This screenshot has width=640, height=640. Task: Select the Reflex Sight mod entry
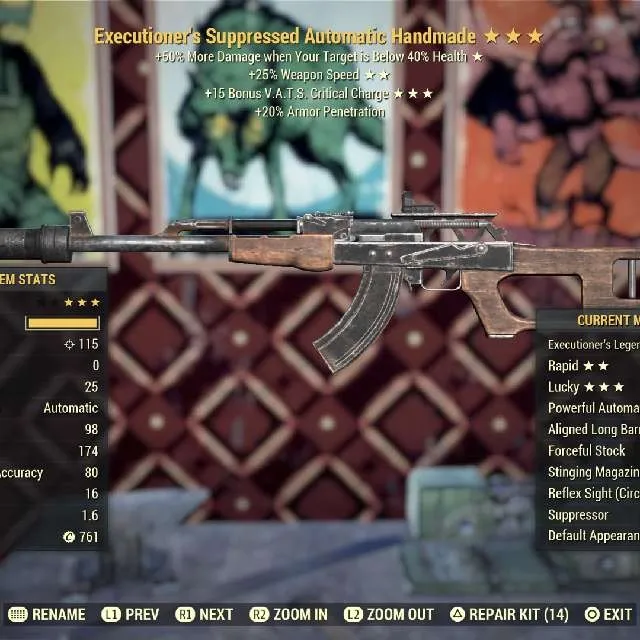[592, 494]
